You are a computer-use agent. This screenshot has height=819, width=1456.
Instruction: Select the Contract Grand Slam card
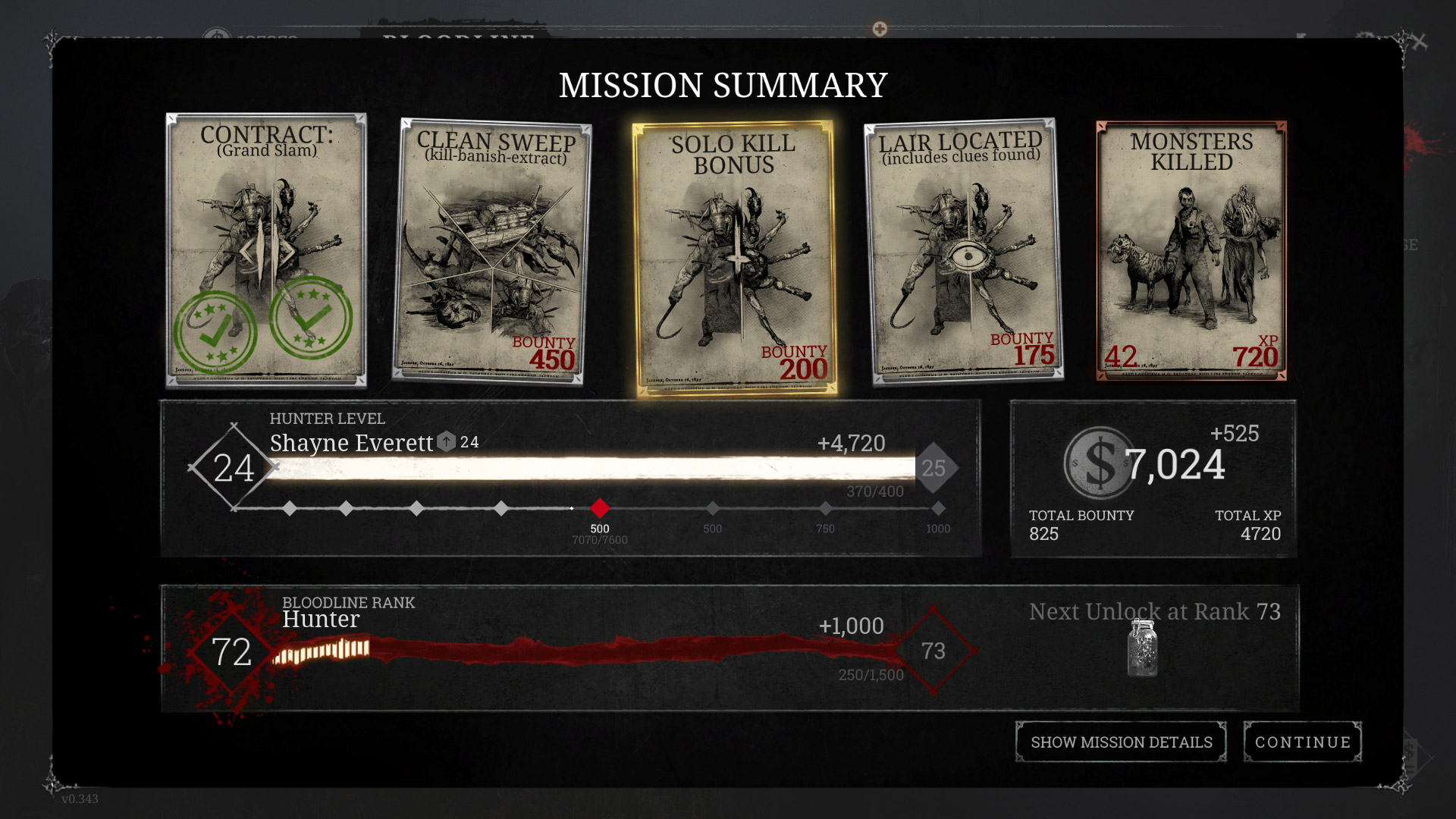(266, 250)
